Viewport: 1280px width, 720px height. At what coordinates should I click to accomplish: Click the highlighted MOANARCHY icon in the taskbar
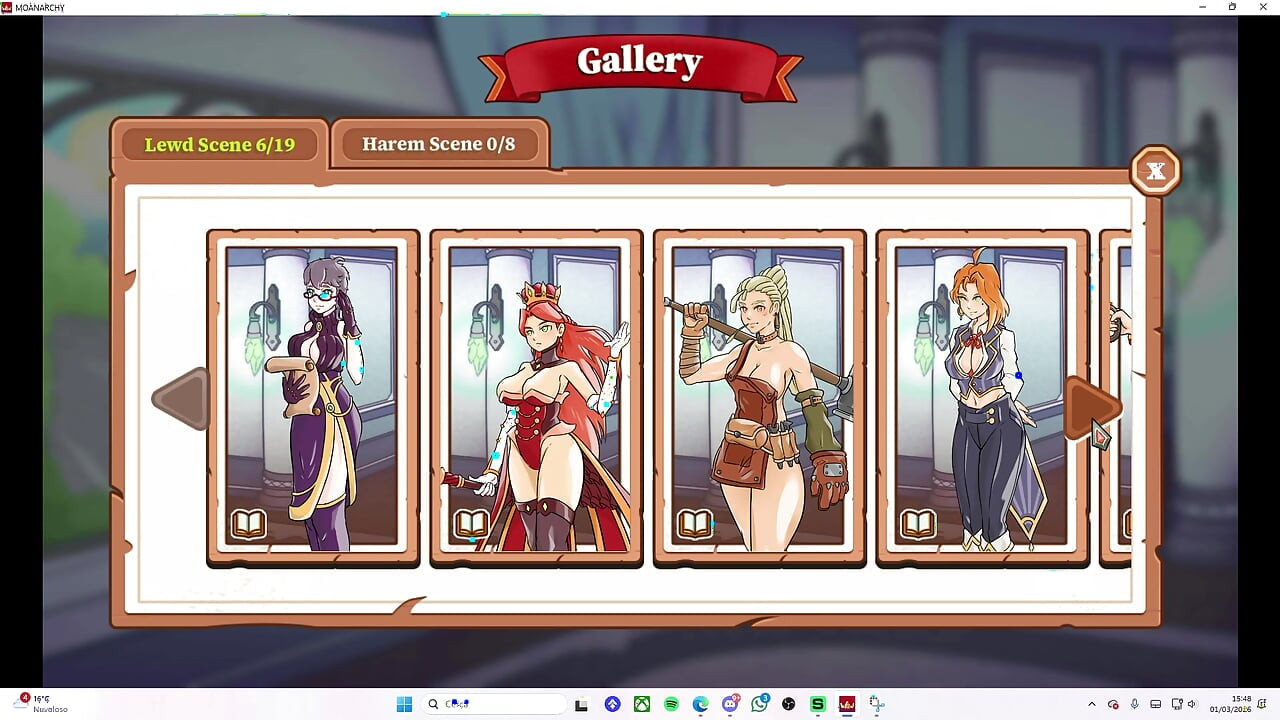tap(846, 704)
